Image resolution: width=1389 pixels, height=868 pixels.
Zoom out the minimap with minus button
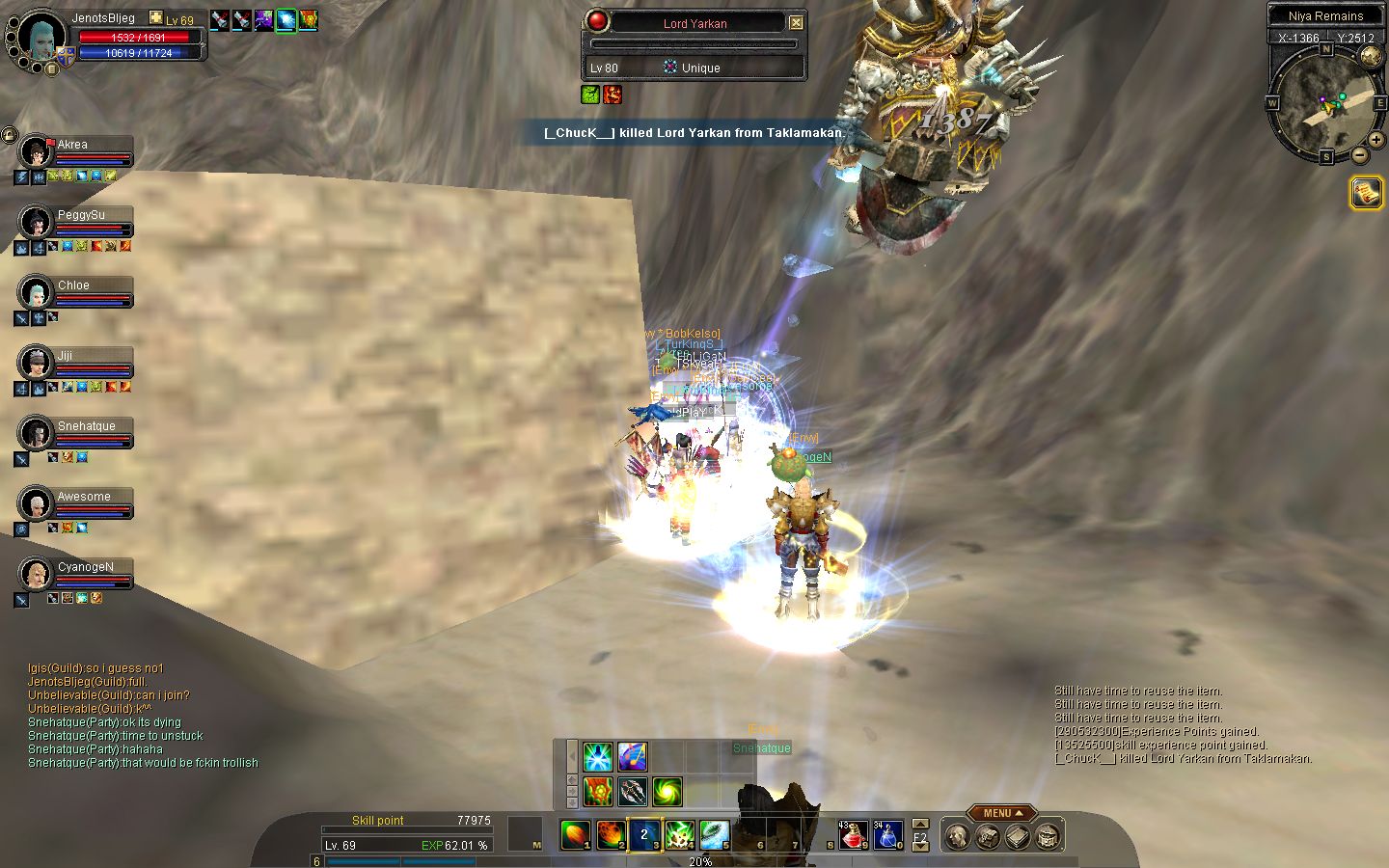1359,154
